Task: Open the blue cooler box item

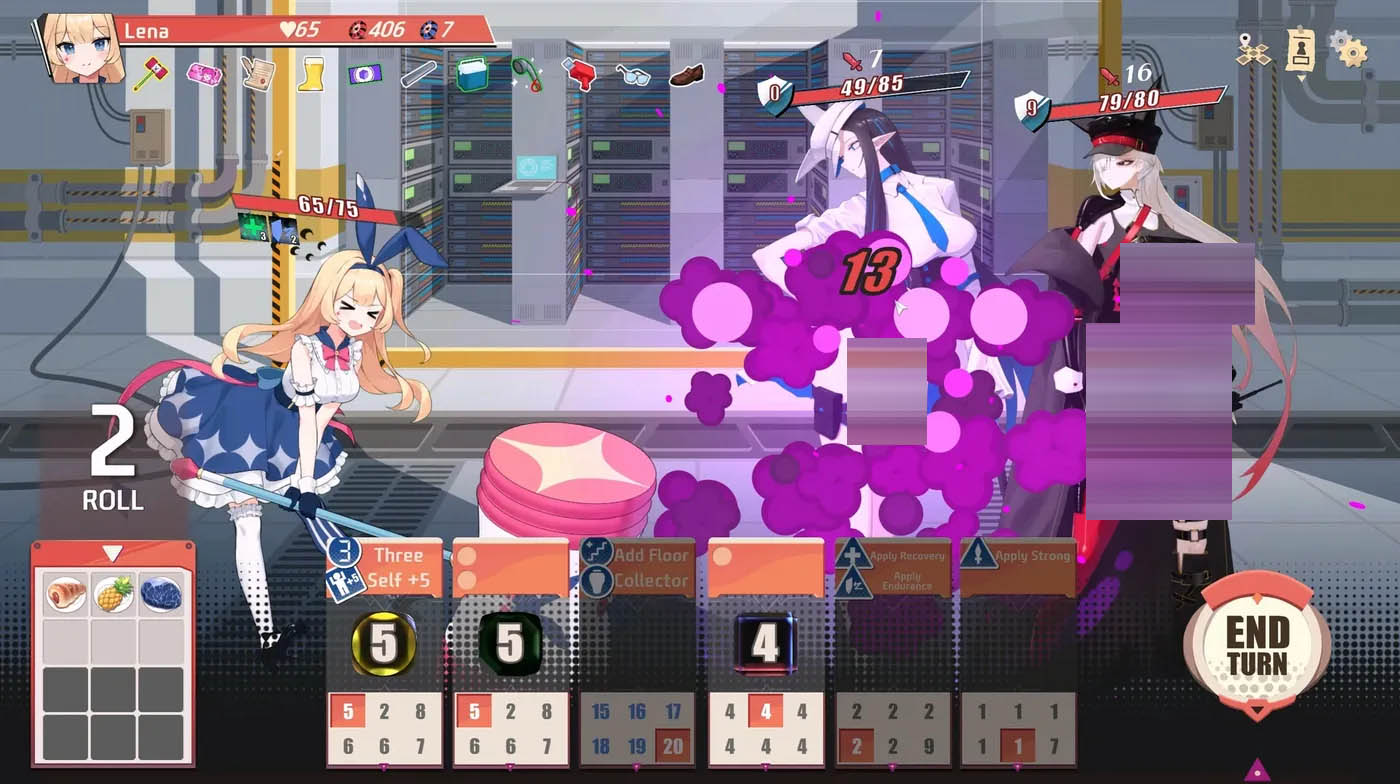Action: 472,73
